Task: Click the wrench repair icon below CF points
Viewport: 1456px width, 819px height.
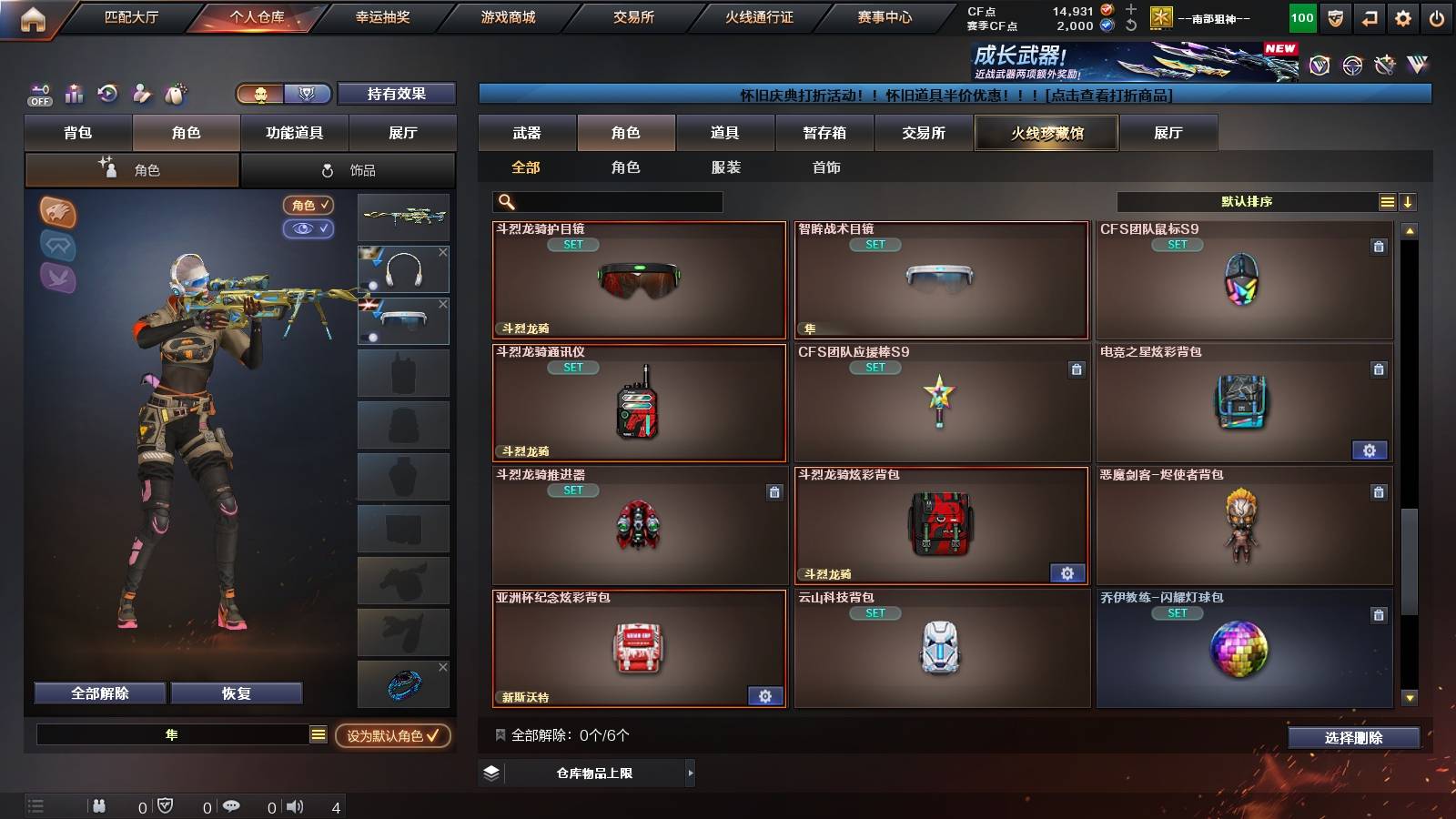Action: (1129, 25)
